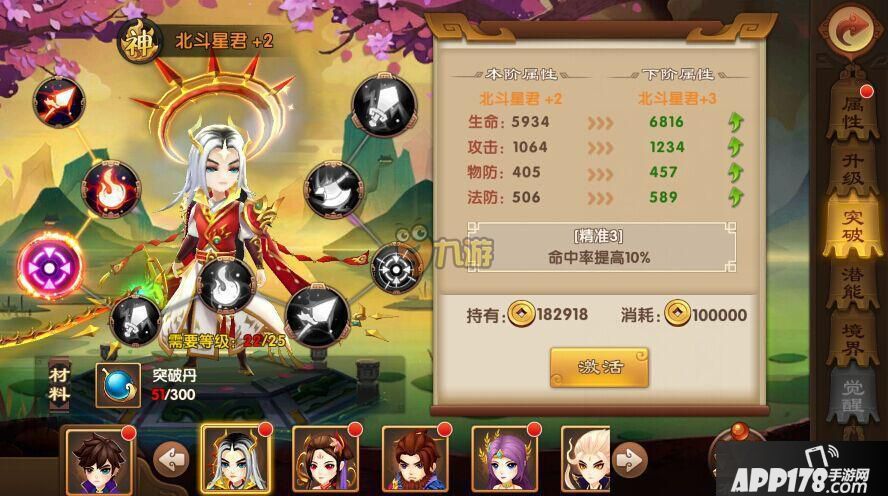This screenshot has width=888, height=496.
Task: Select the white-haired hero portrait
Action: [x=234, y=461]
